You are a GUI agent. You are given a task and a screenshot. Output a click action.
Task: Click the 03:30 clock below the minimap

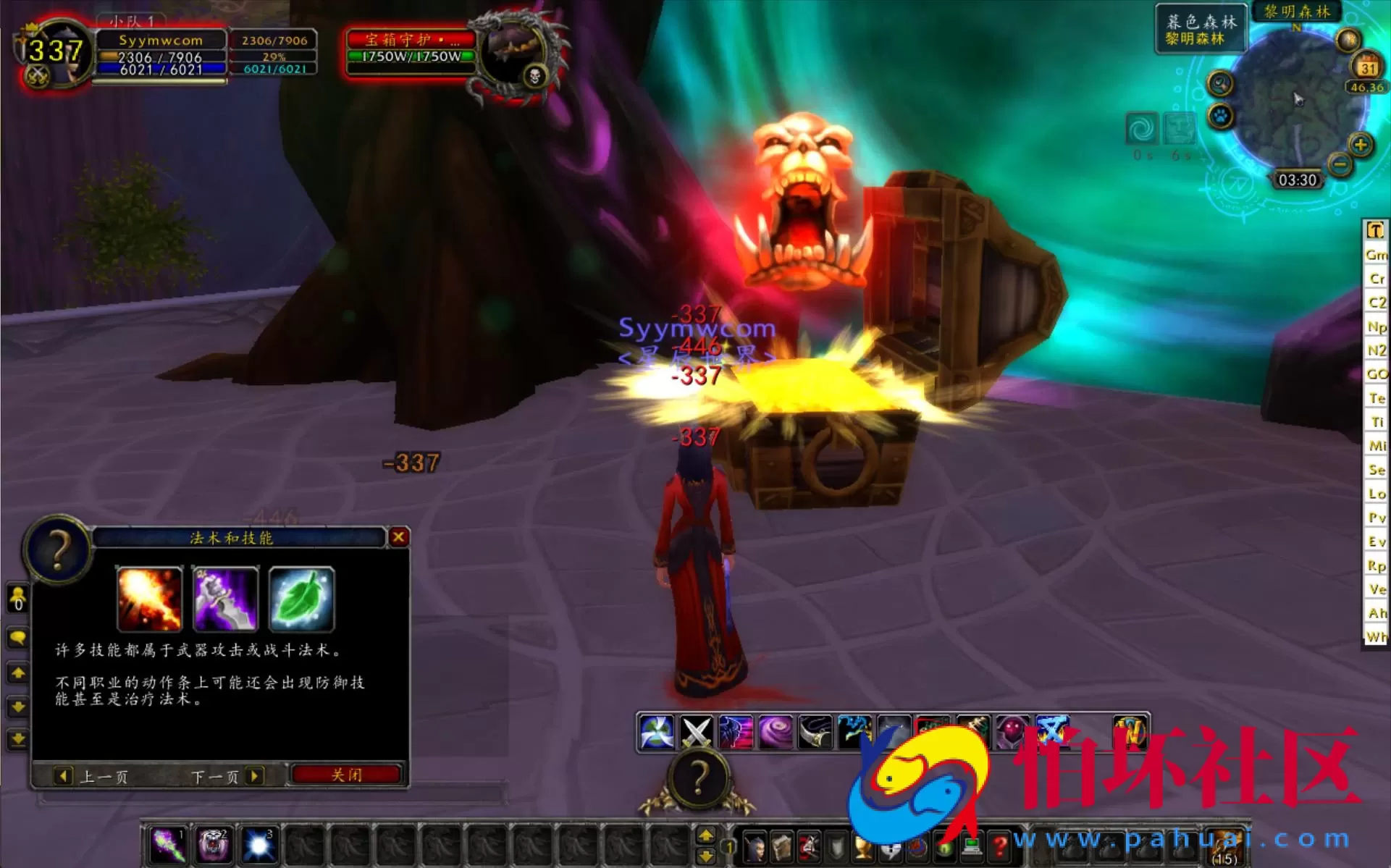pos(1299,180)
